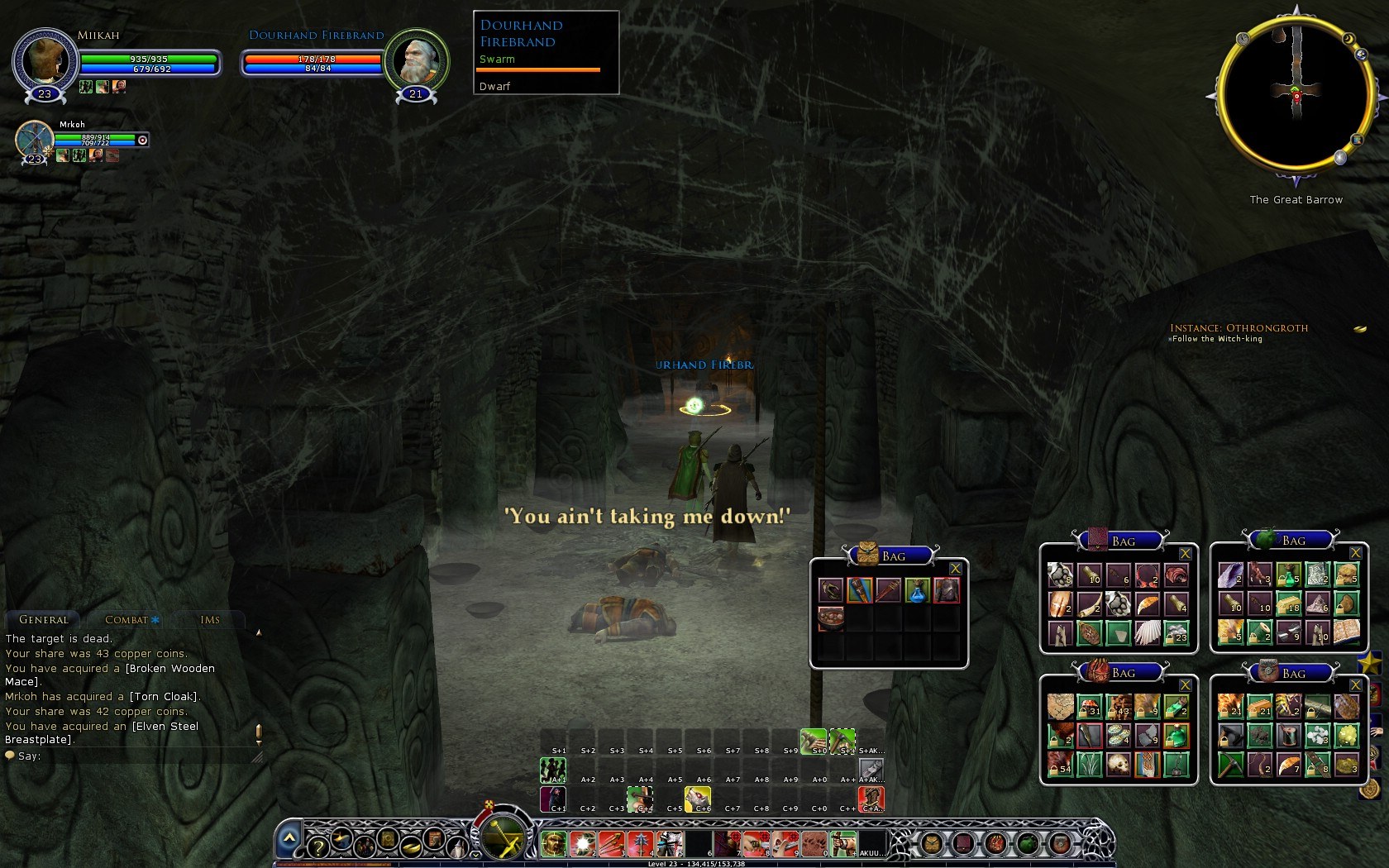
Task: Select the item stack of 43
Action: 1119,706
